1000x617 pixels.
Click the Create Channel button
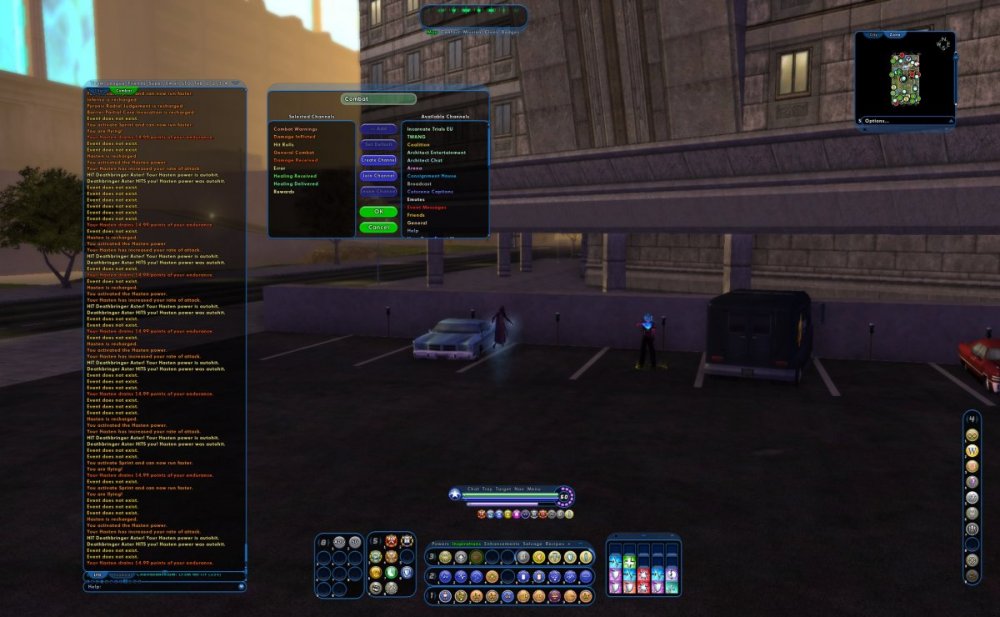tap(378, 160)
